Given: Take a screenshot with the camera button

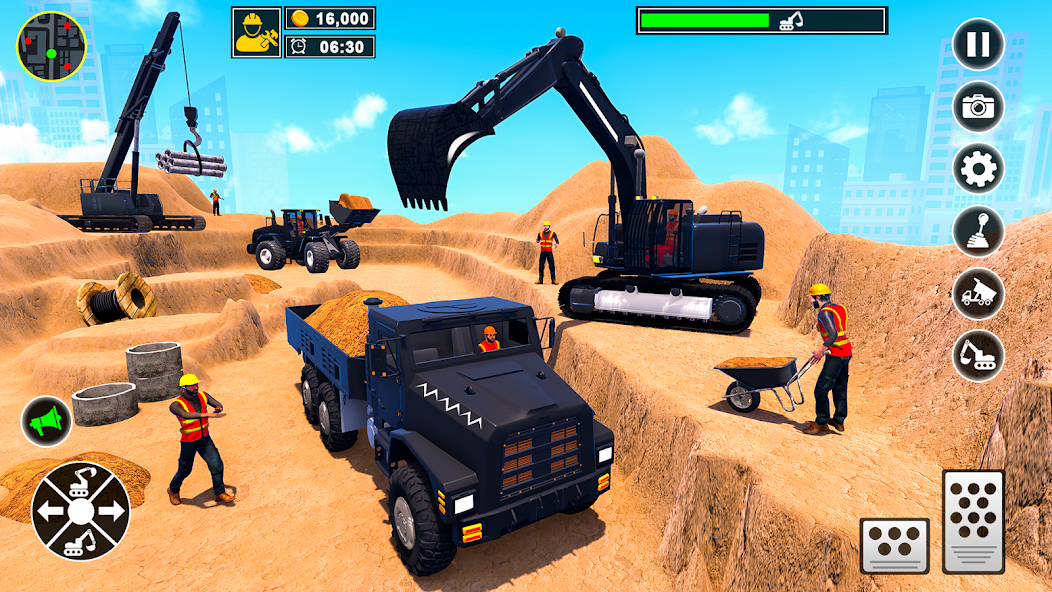Looking at the screenshot, I should coord(978,107).
